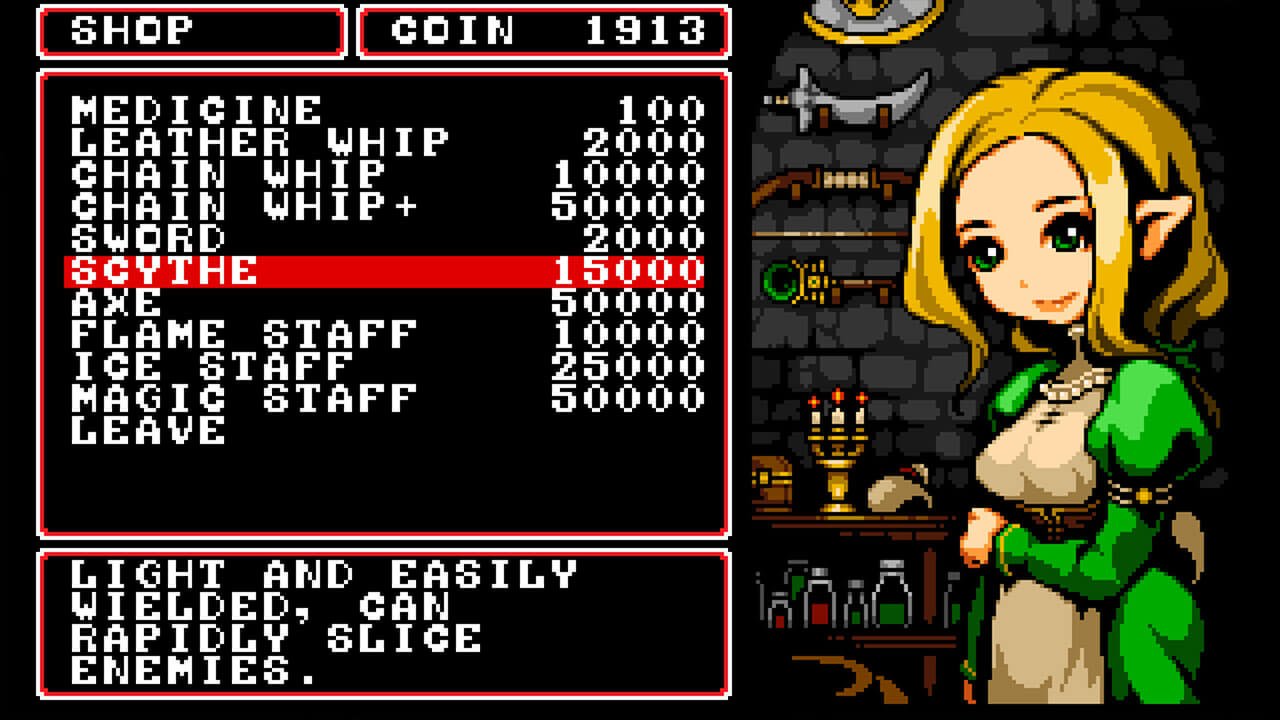The width and height of the screenshot is (1280, 720).
Task: Select the Flame Staff entry
Action: click(244, 334)
